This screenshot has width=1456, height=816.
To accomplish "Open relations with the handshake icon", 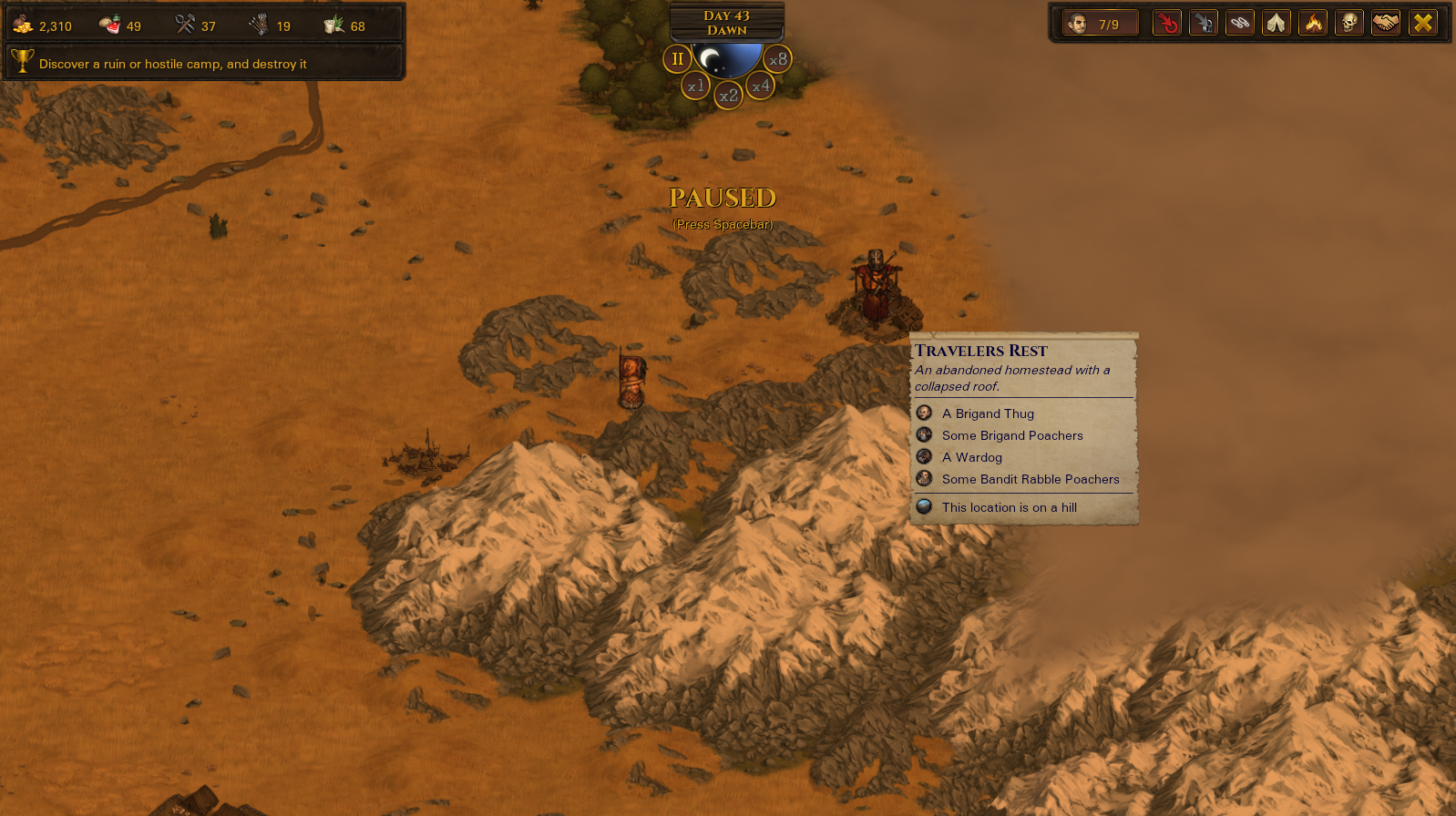I will tap(1386, 23).
